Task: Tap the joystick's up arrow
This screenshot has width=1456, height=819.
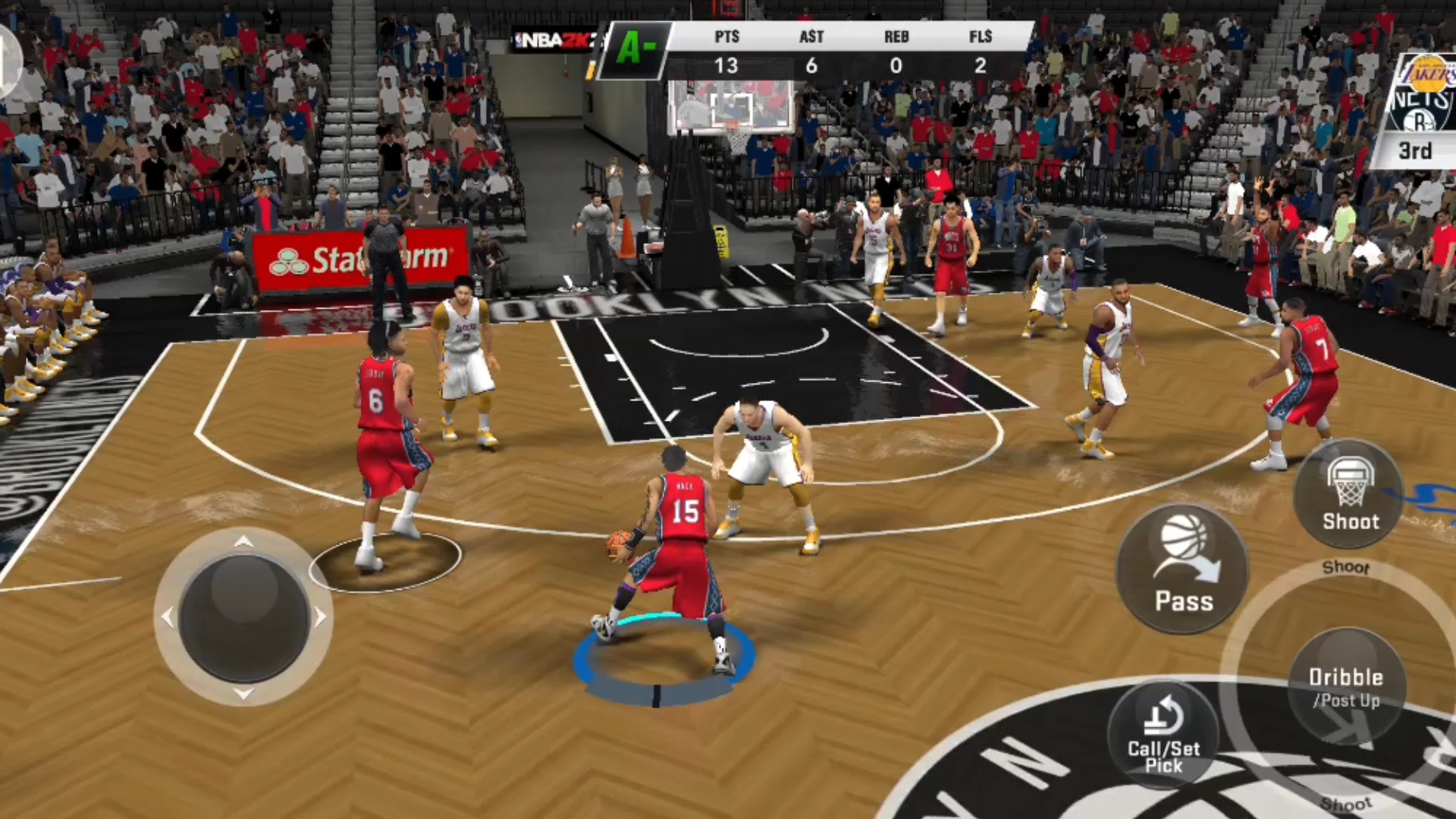Action: click(243, 541)
